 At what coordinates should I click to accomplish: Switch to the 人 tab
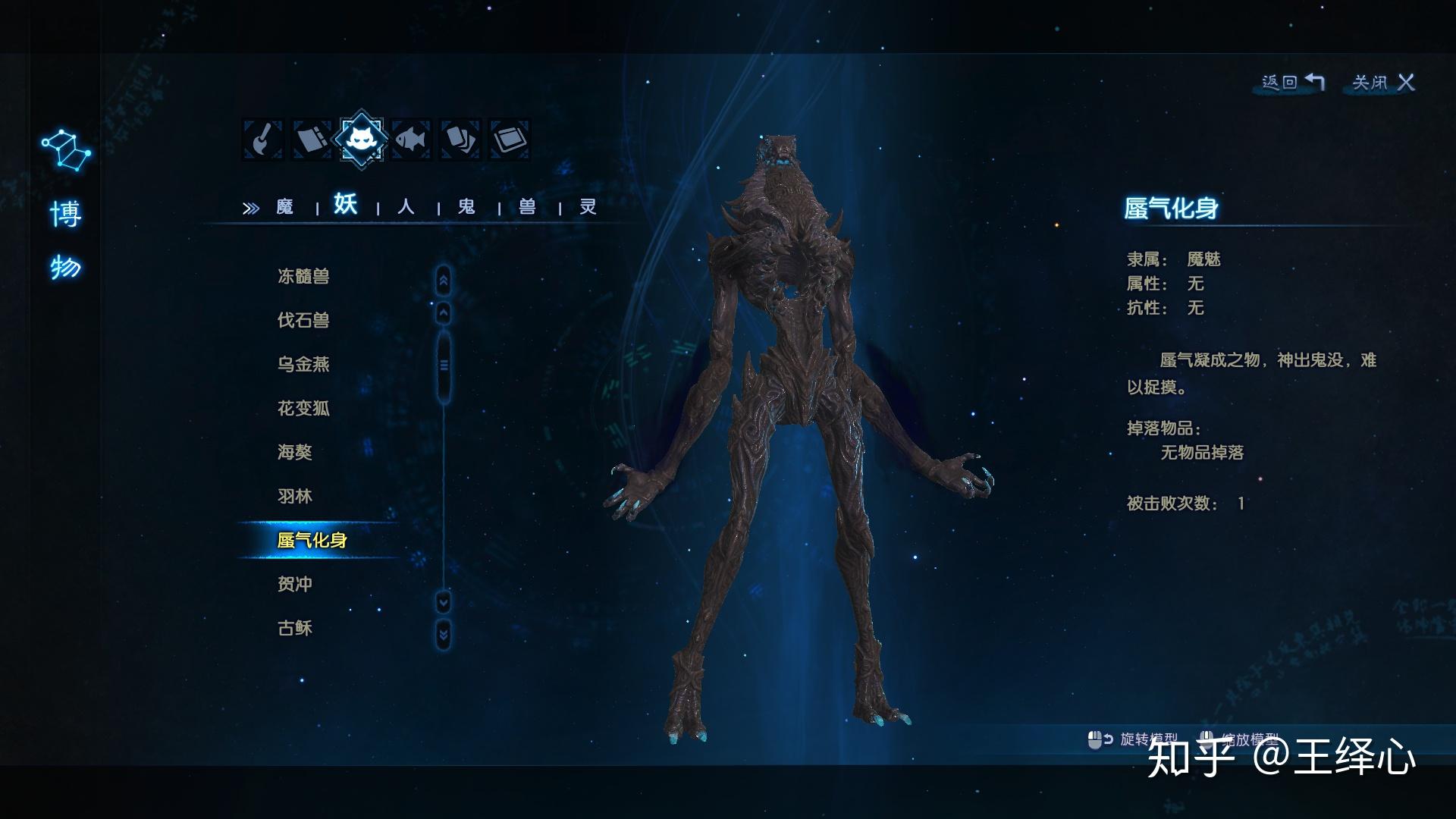406,207
